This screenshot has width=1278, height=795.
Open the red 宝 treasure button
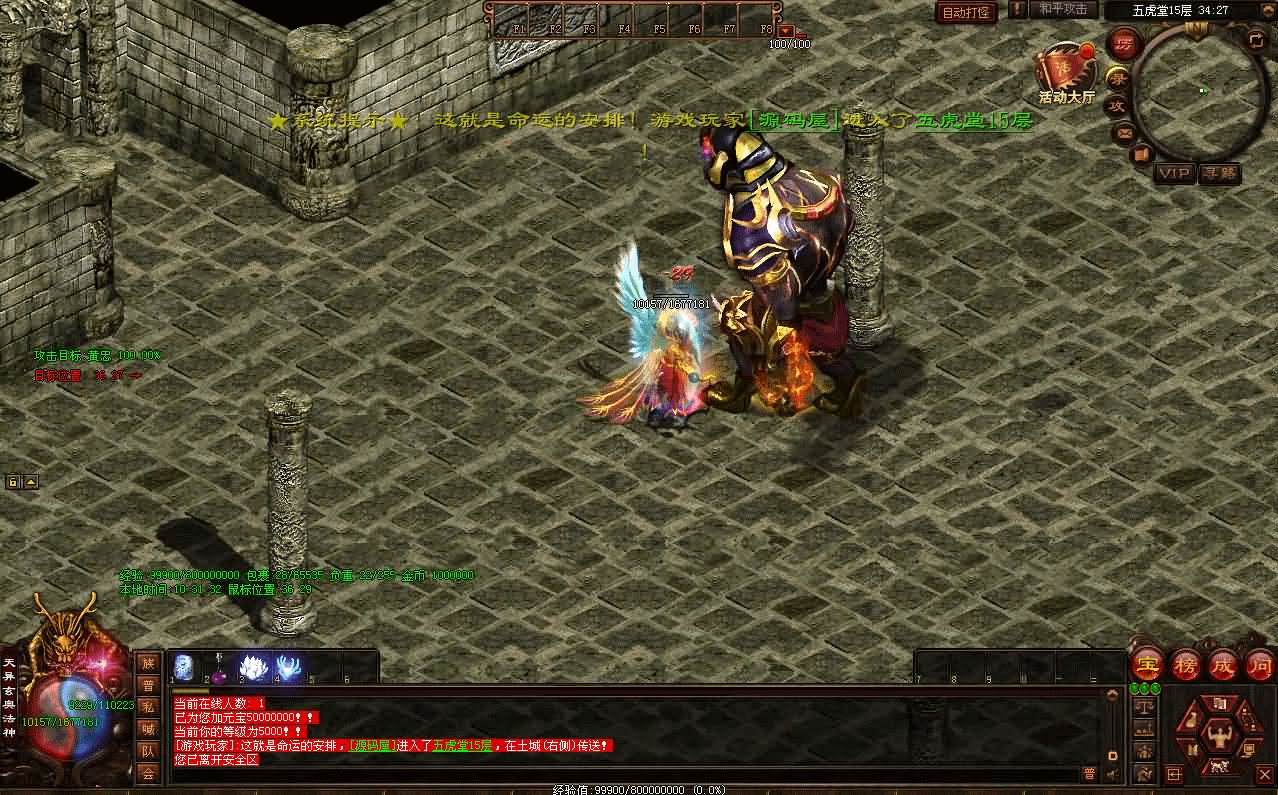pyautogui.click(x=1147, y=664)
